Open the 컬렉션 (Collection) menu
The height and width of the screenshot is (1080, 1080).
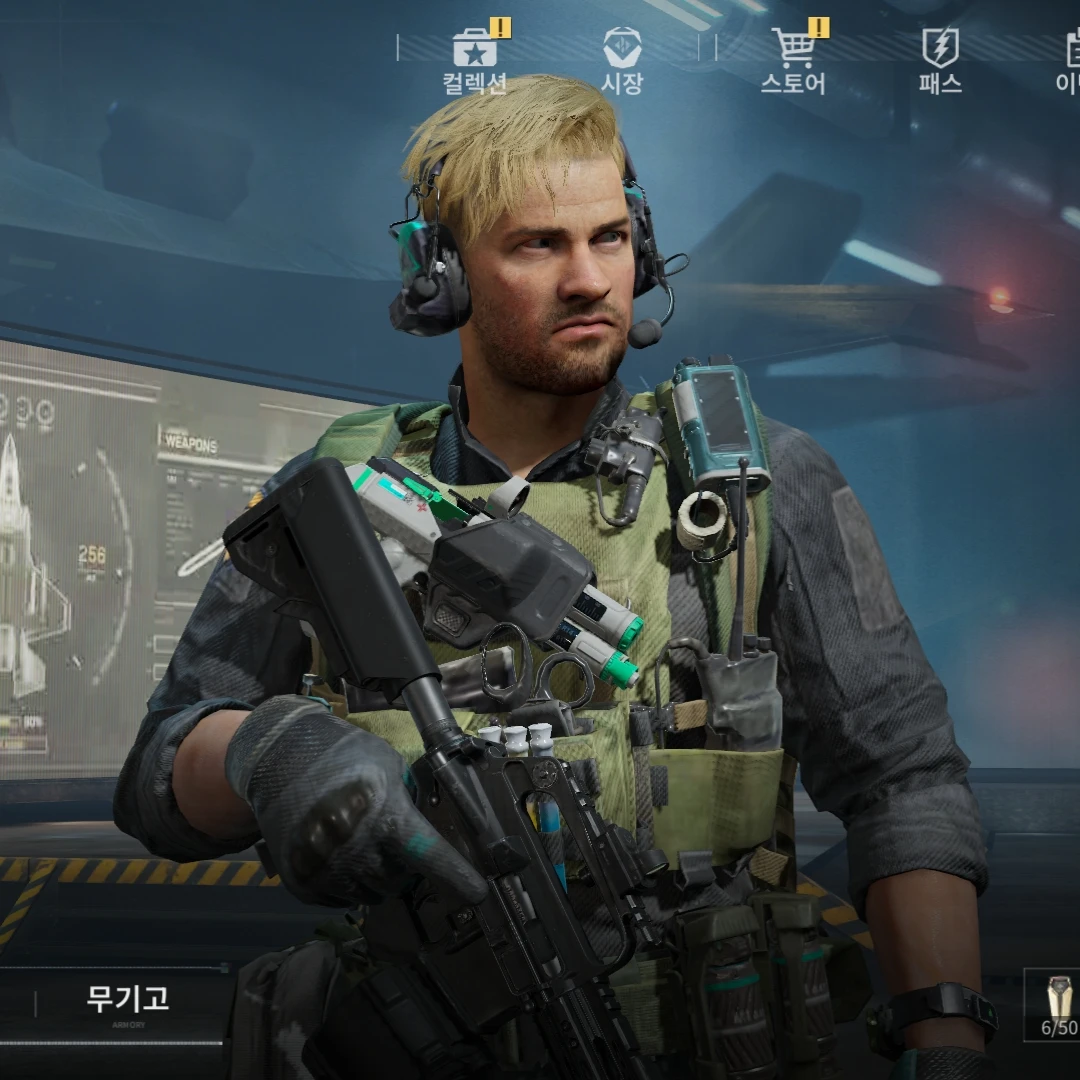pyautogui.click(x=475, y=60)
